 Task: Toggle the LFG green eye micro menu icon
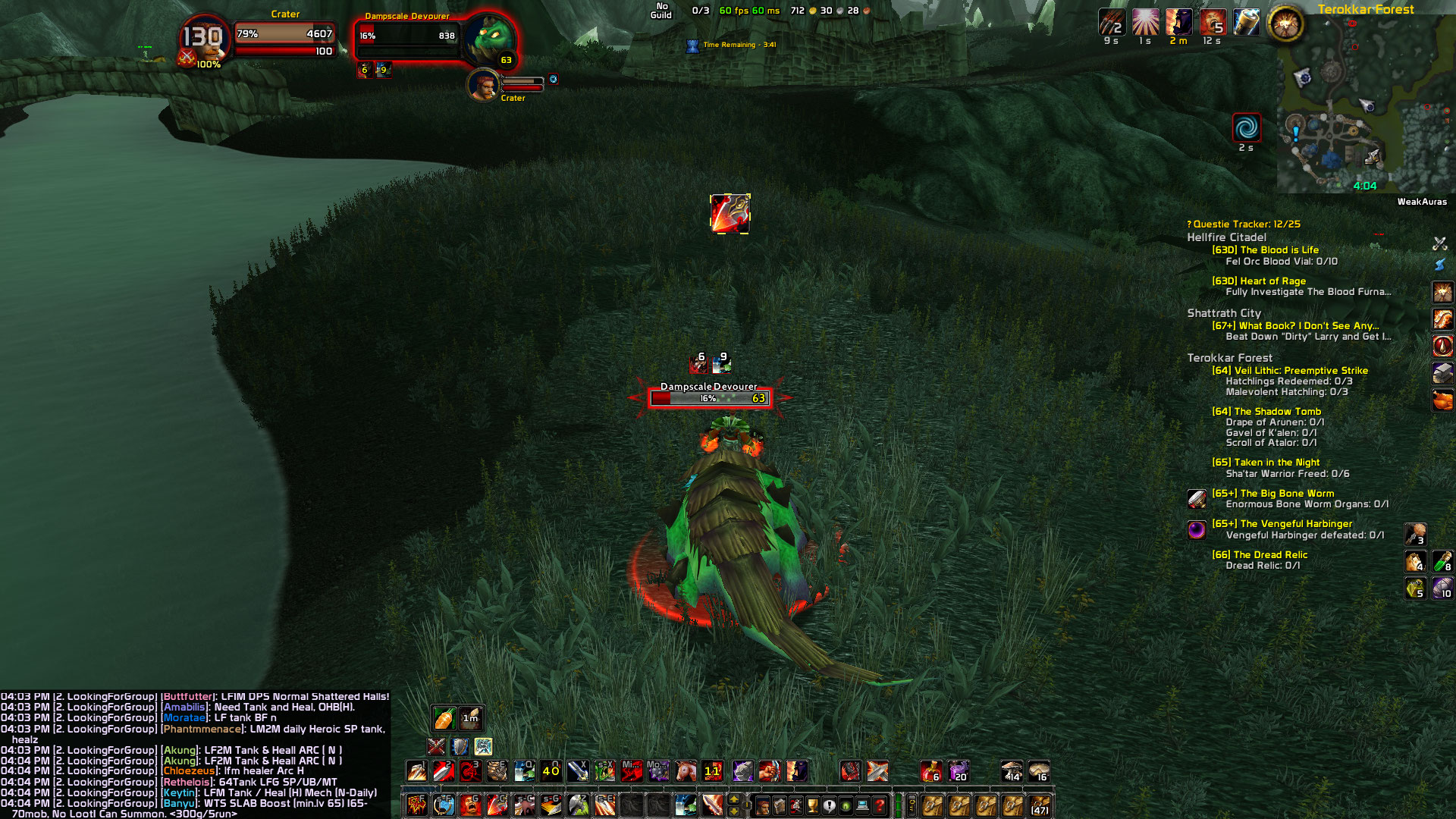click(x=846, y=805)
